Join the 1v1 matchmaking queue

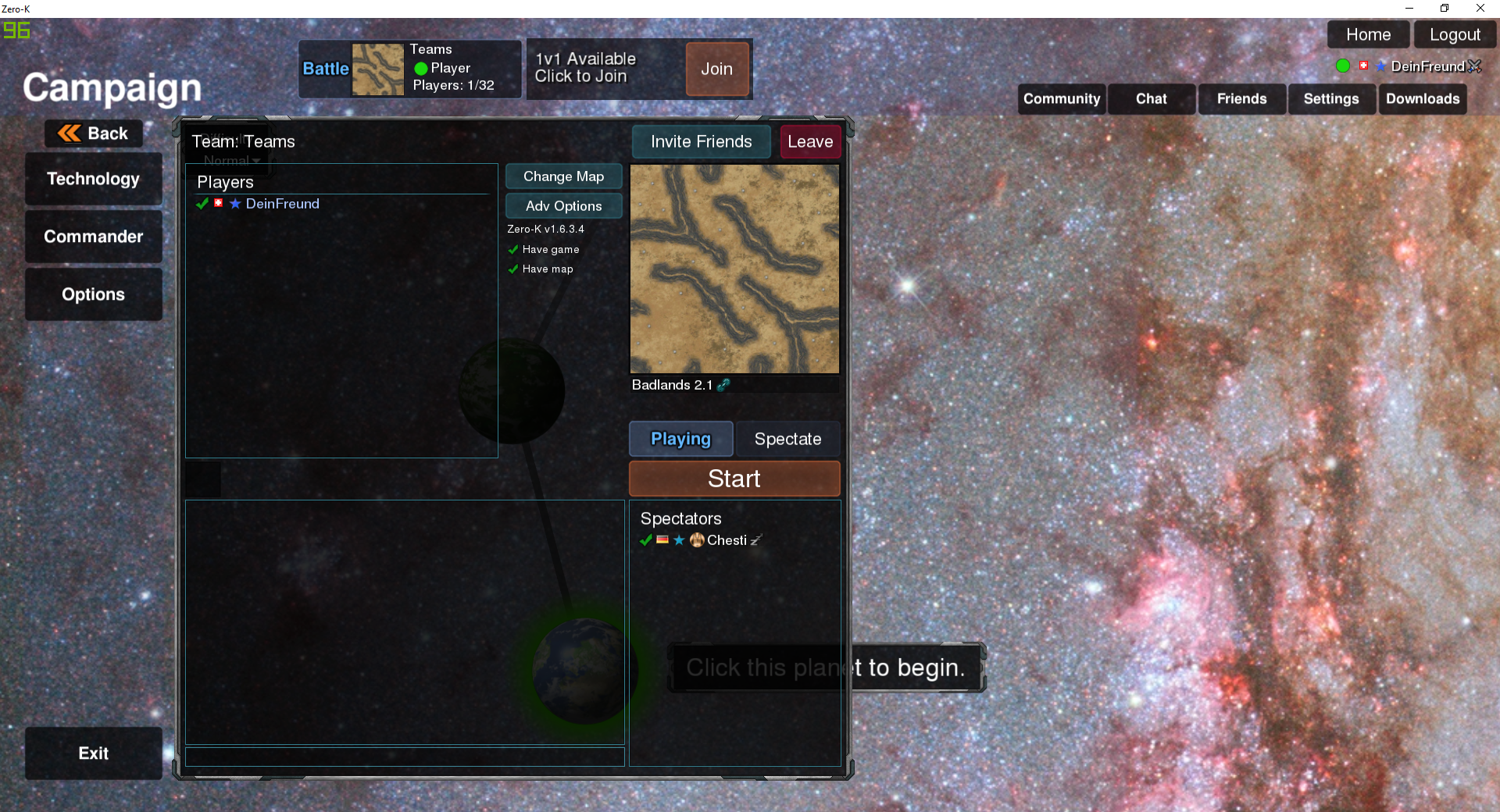(716, 69)
